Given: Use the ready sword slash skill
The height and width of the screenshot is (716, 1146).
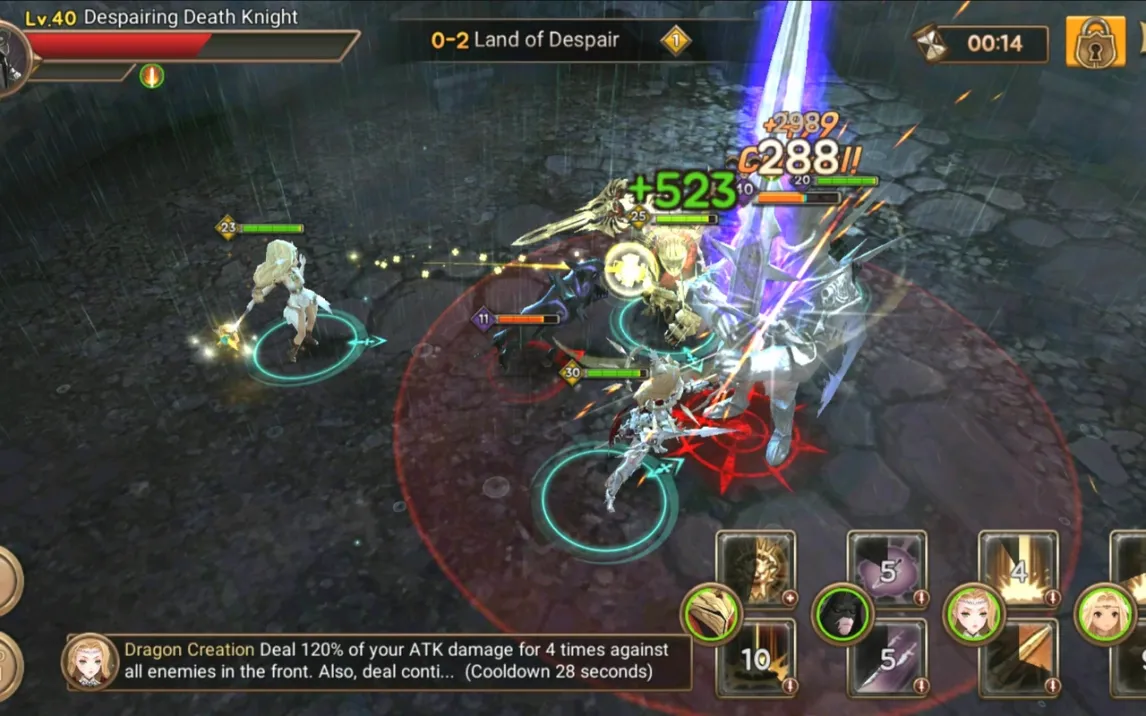Looking at the screenshot, I should [x=1018, y=658].
